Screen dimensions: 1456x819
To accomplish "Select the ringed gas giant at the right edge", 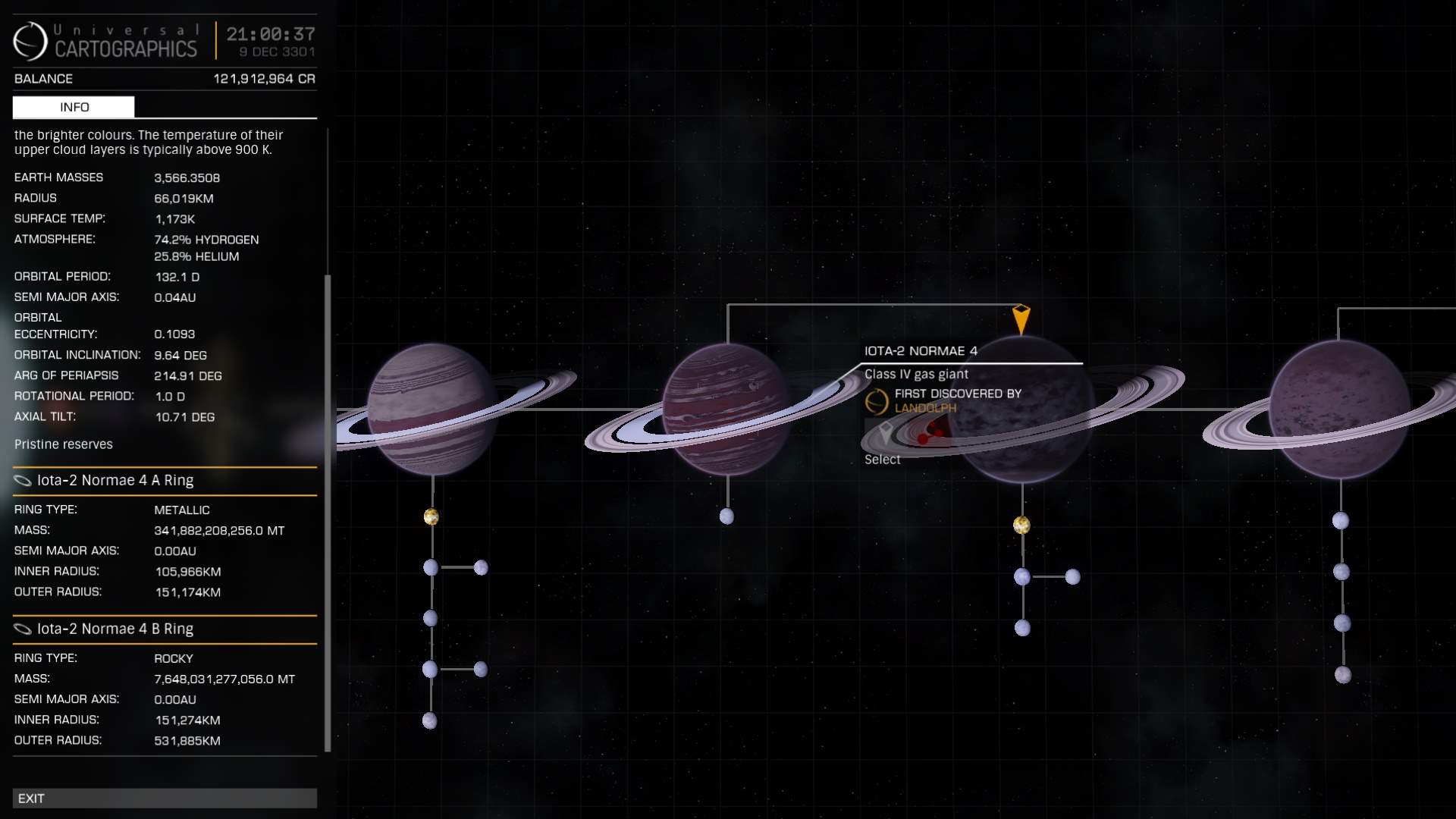I will coord(1339,409).
